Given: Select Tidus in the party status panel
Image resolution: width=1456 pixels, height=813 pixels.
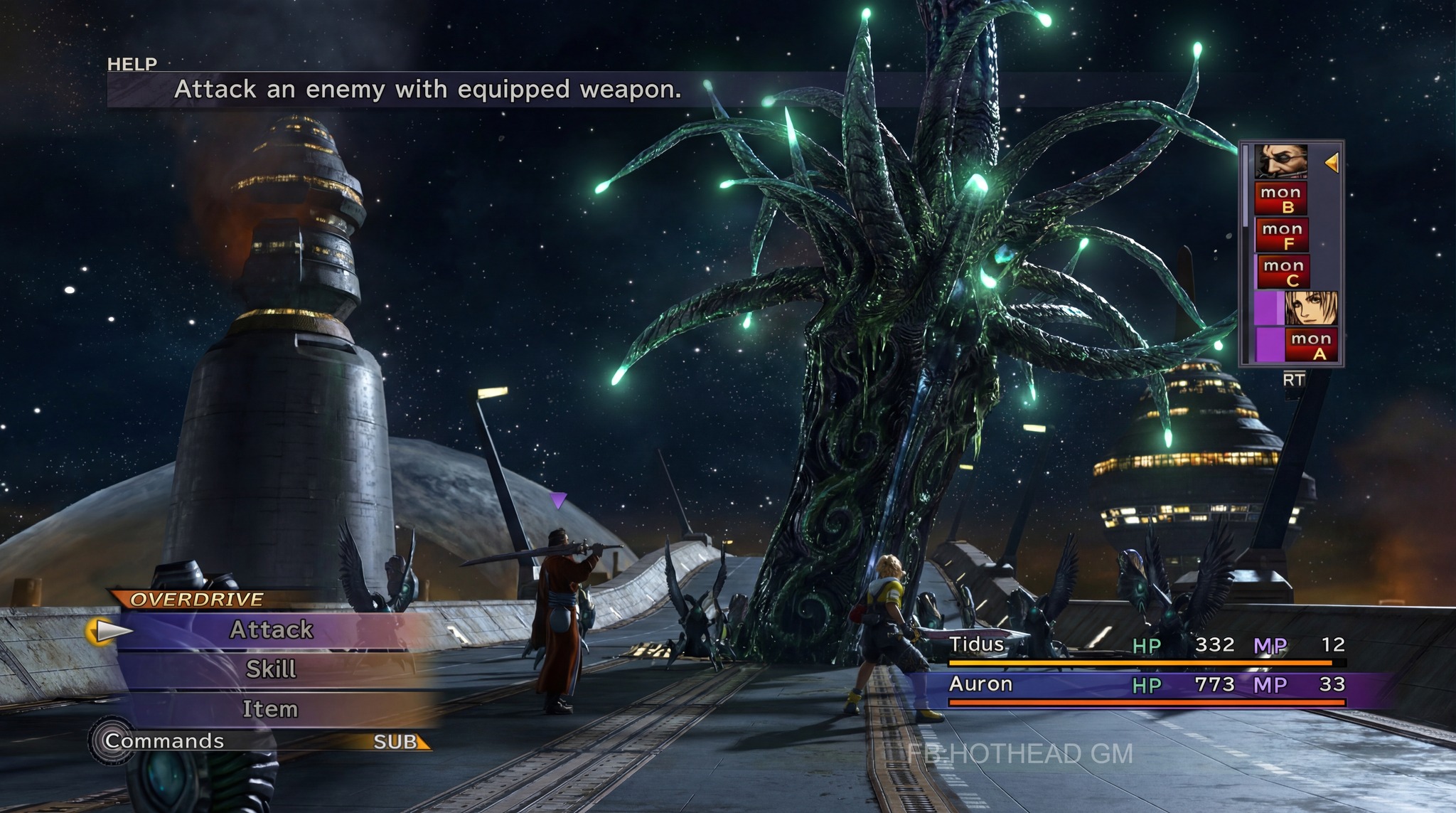Looking at the screenshot, I should click(x=977, y=644).
